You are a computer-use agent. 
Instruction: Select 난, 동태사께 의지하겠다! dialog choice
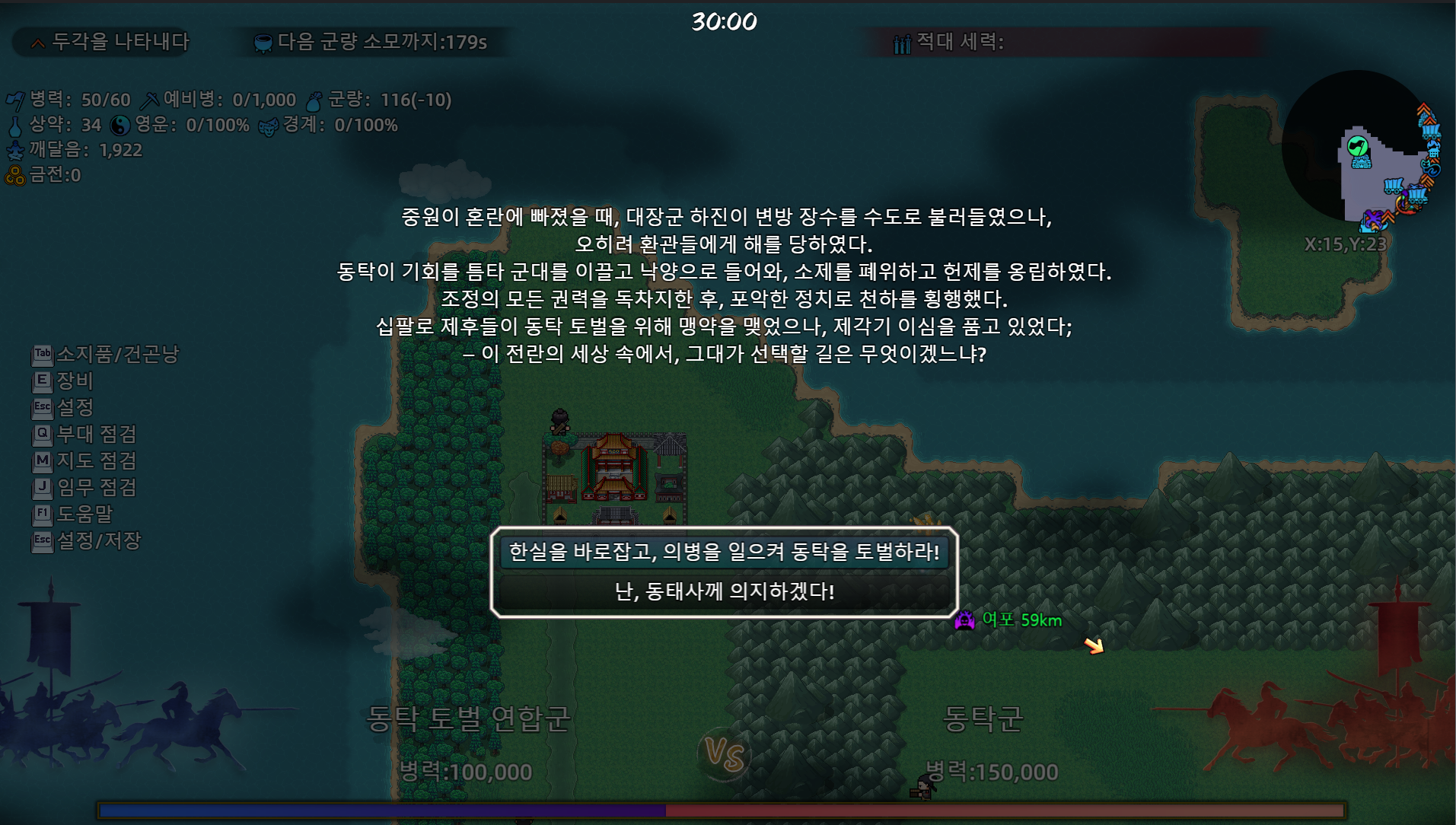725,591
